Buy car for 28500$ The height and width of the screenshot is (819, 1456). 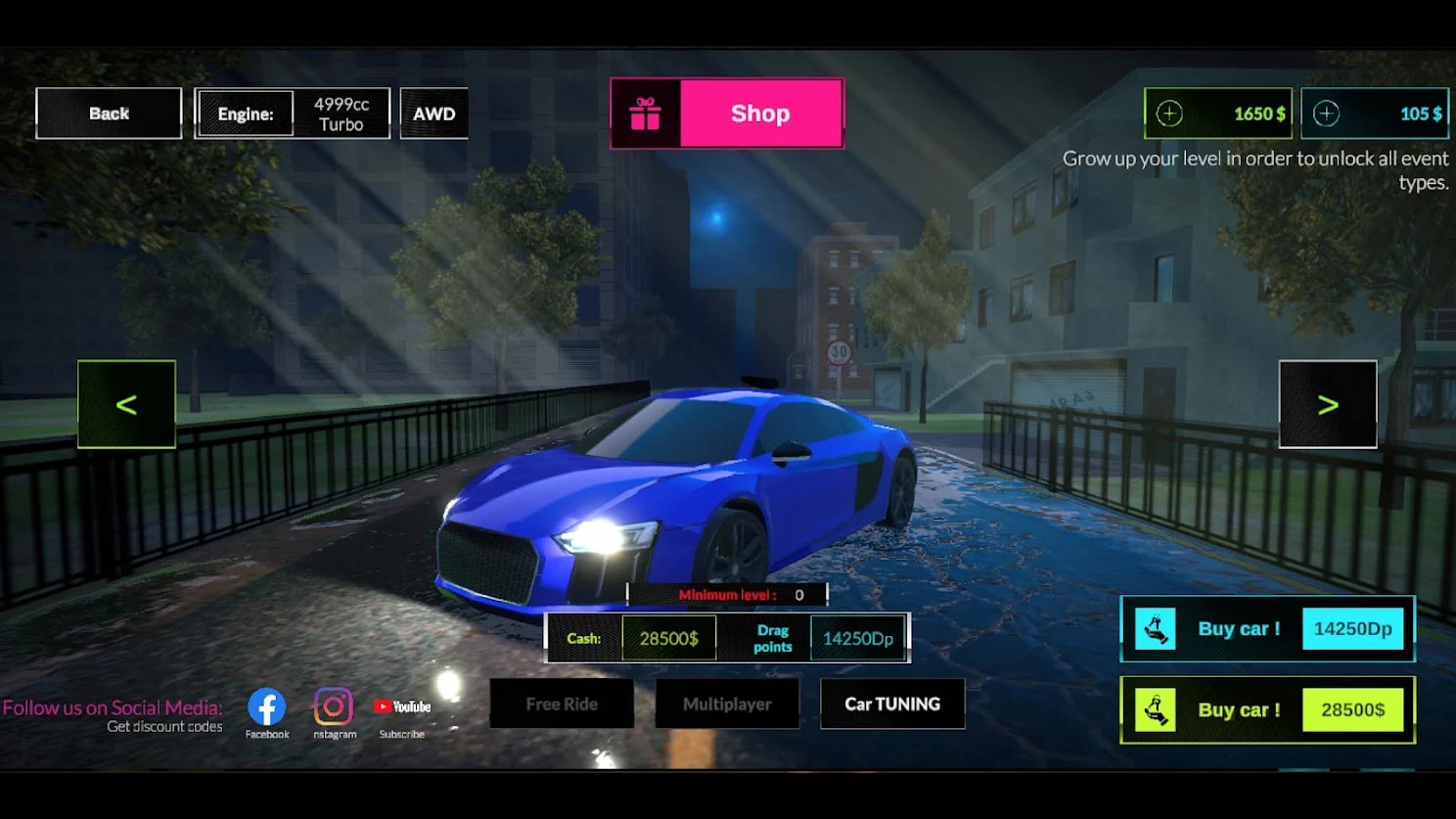coord(1267,710)
